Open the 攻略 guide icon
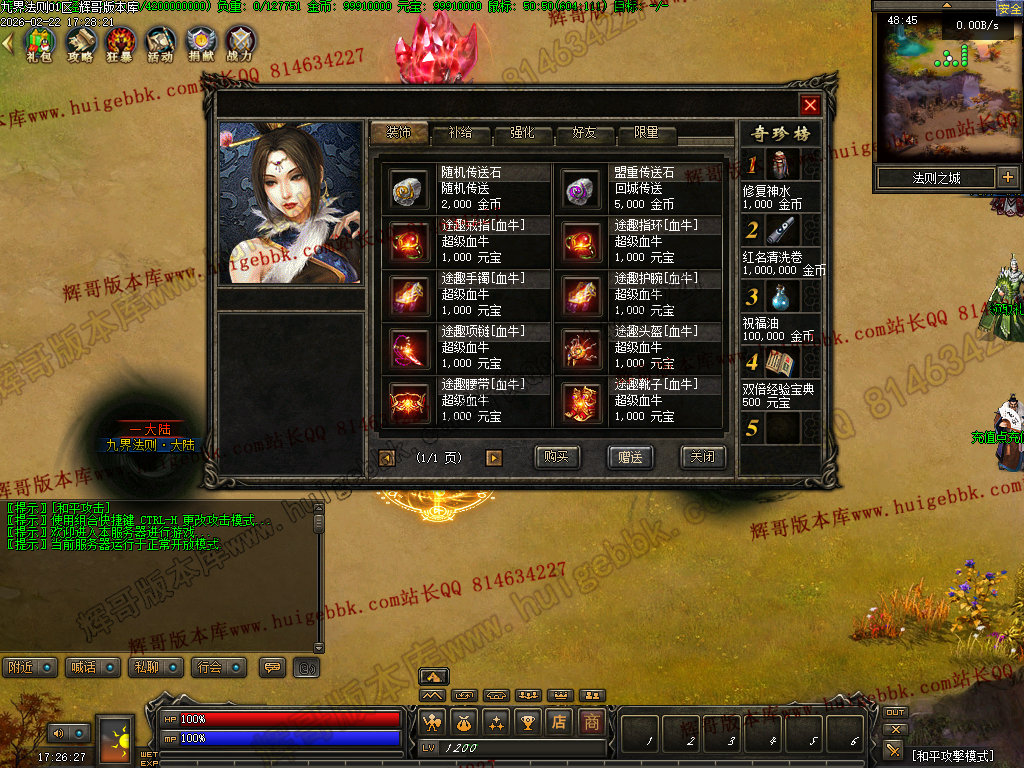The width and height of the screenshot is (1024, 768). point(80,42)
